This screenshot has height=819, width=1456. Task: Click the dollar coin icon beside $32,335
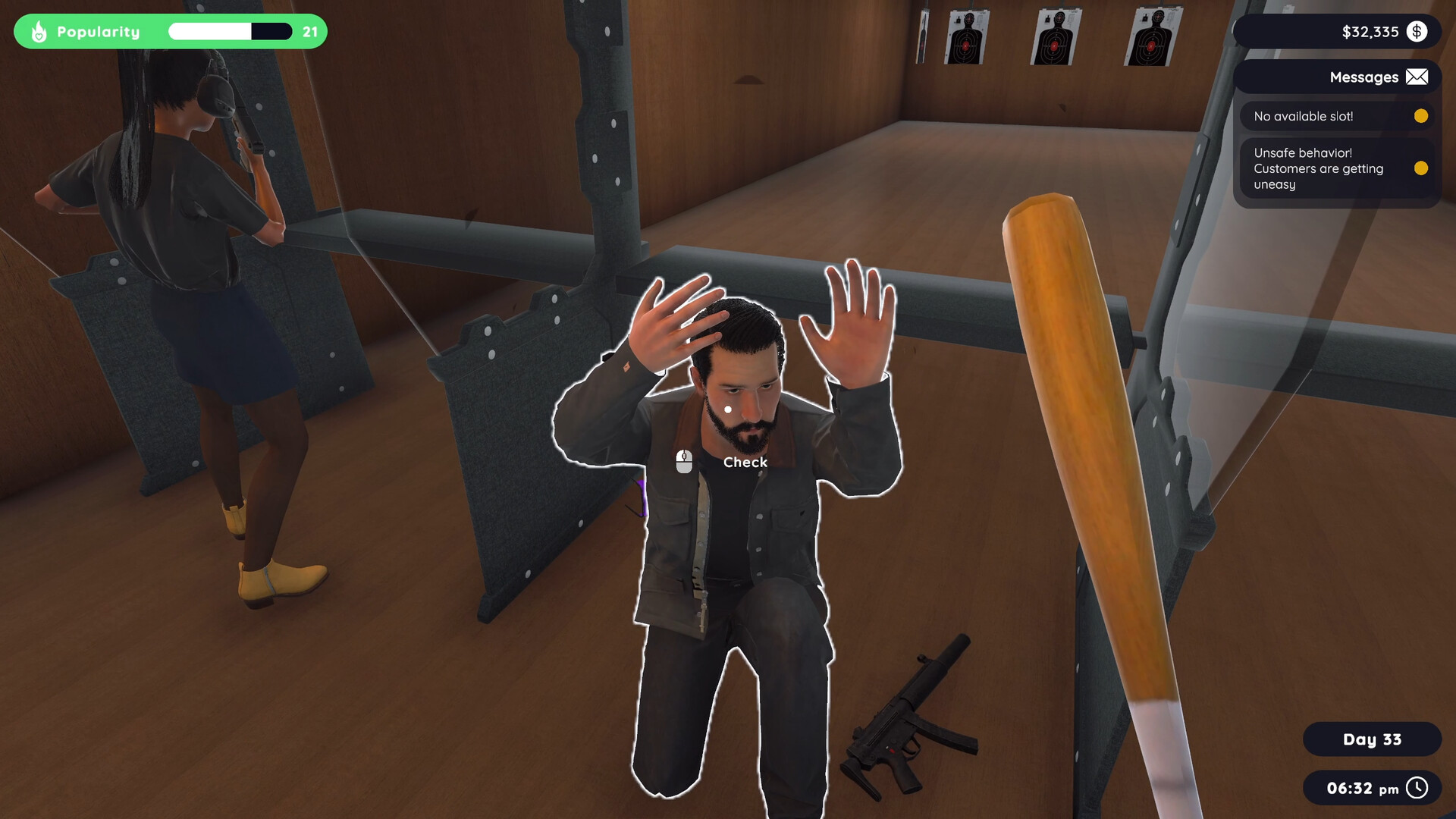(x=1417, y=31)
